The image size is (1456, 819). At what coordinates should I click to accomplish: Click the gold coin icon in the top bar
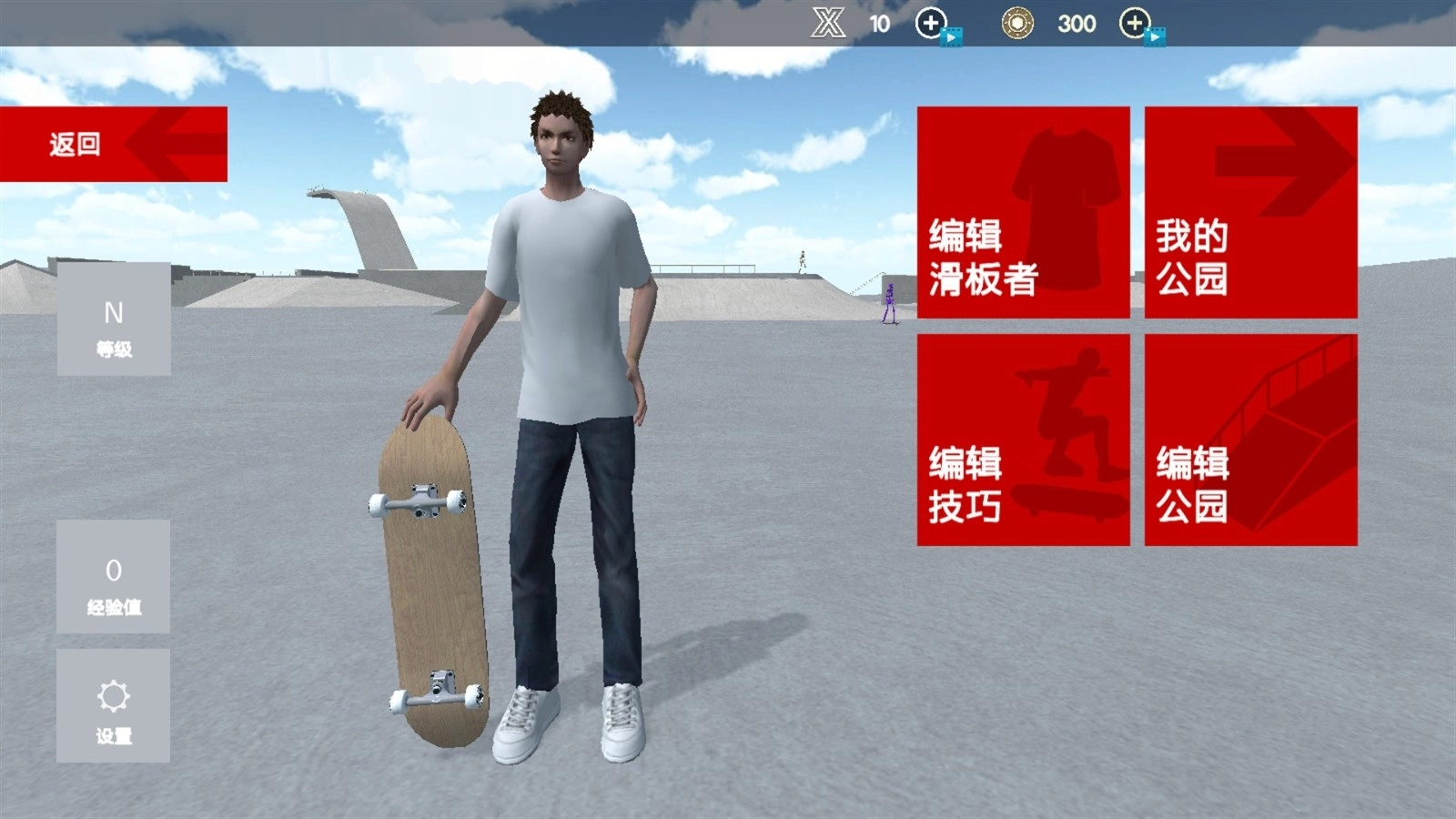pos(1019,23)
